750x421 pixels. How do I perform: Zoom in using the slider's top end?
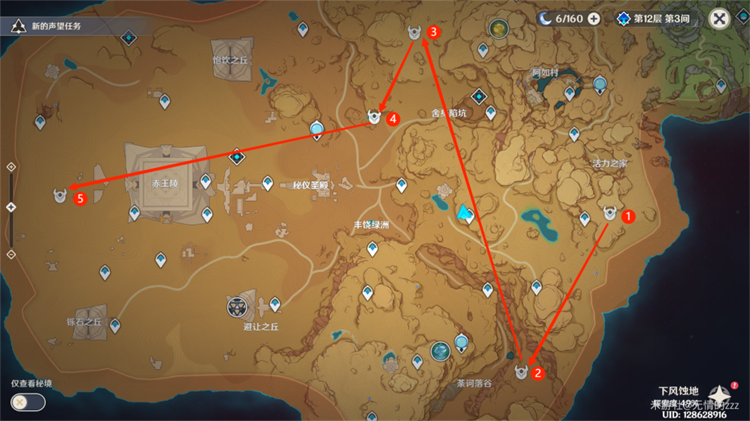11,167
